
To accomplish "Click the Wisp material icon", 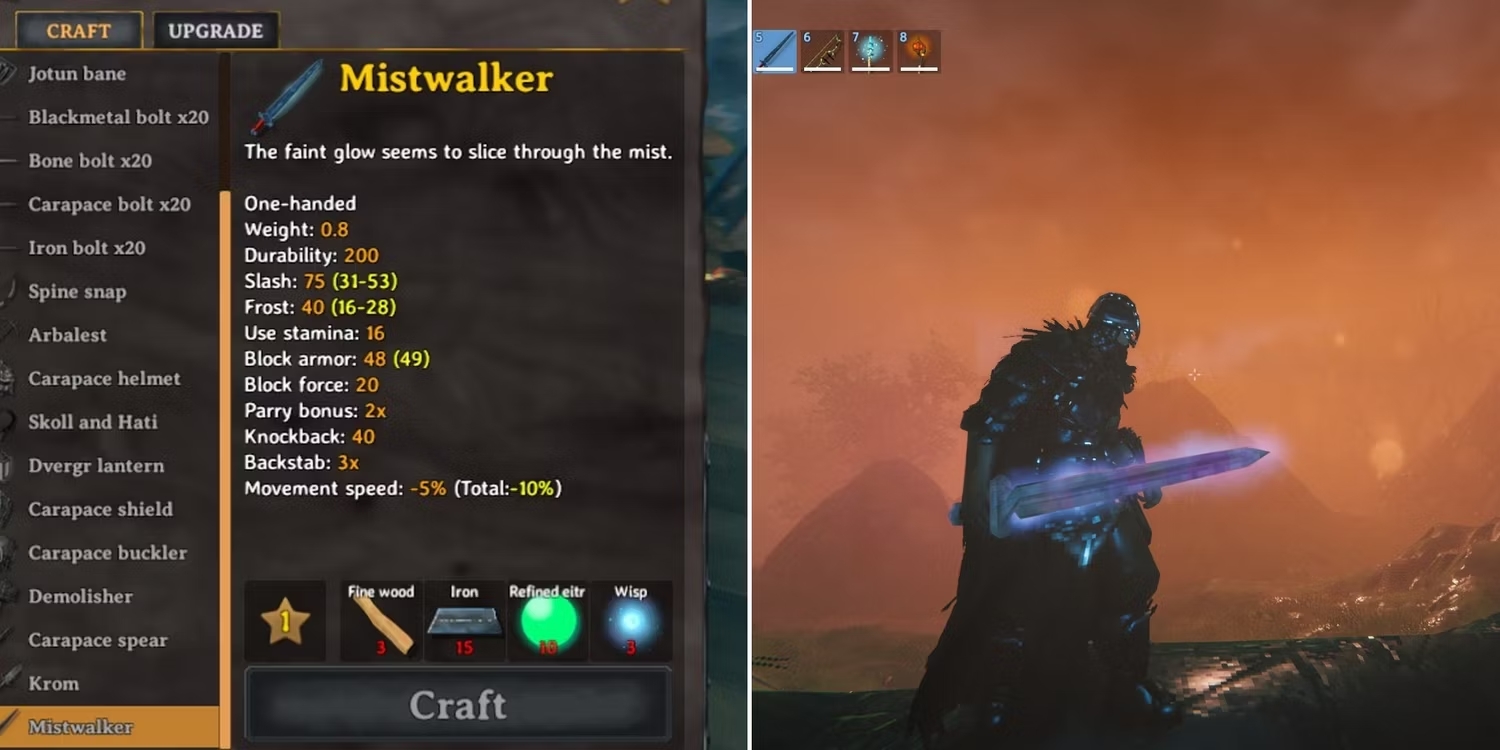I will point(632,620).
